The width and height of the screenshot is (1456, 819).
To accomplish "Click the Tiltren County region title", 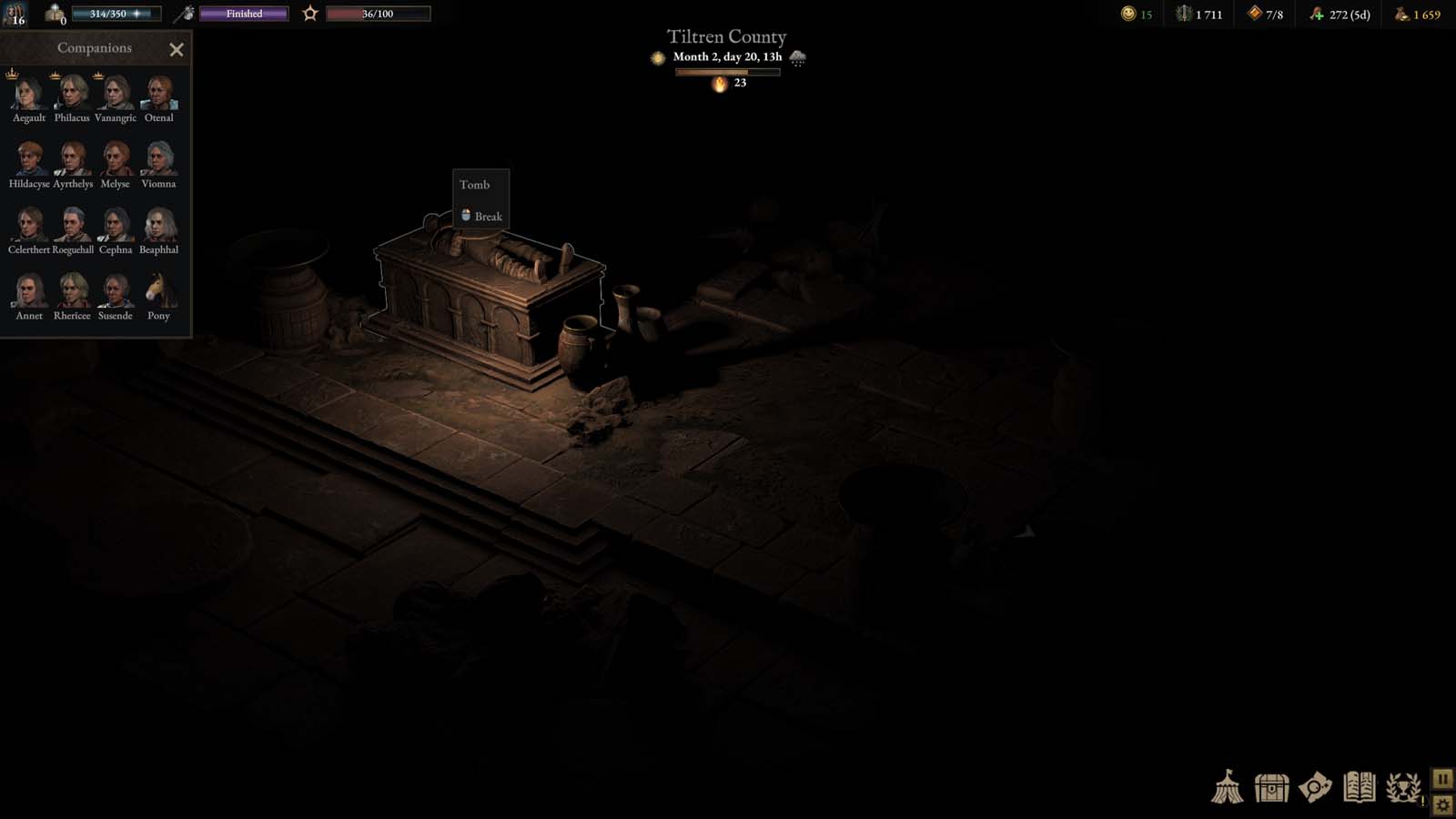I will pyautogui.click(x=726, y=36).
